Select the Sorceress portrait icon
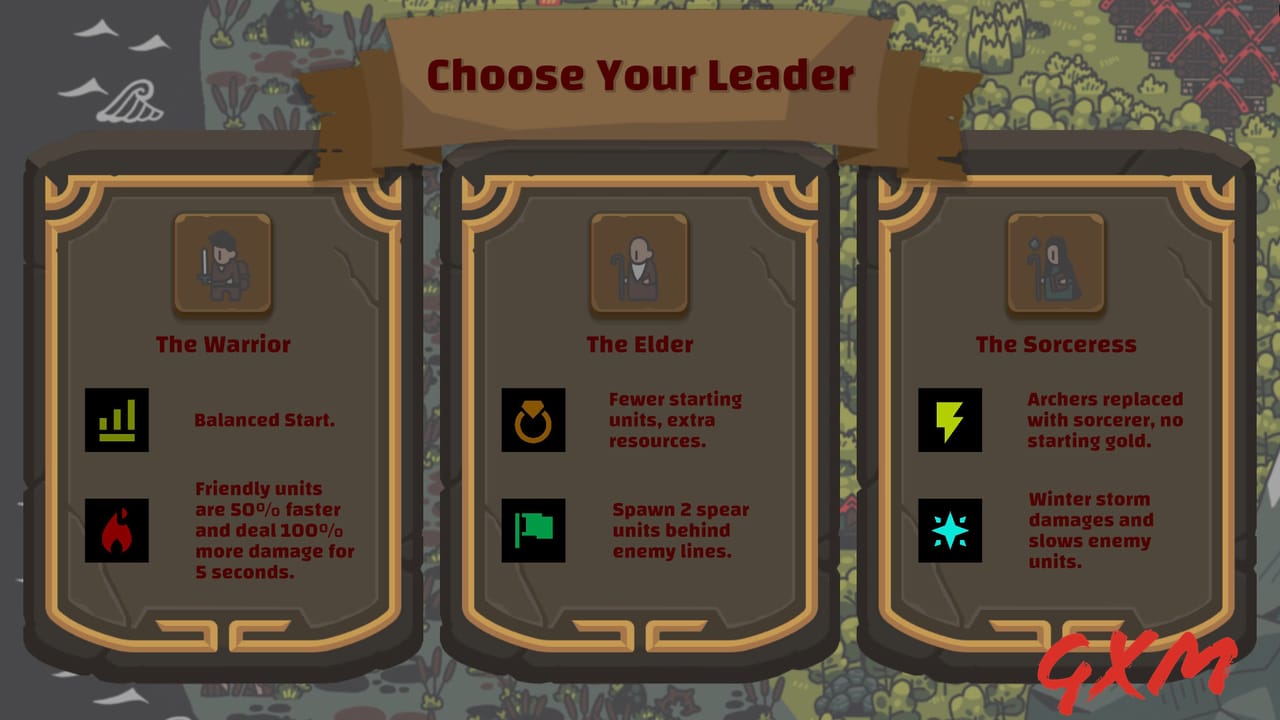The image size is (1280, 720). point(1055,263)
